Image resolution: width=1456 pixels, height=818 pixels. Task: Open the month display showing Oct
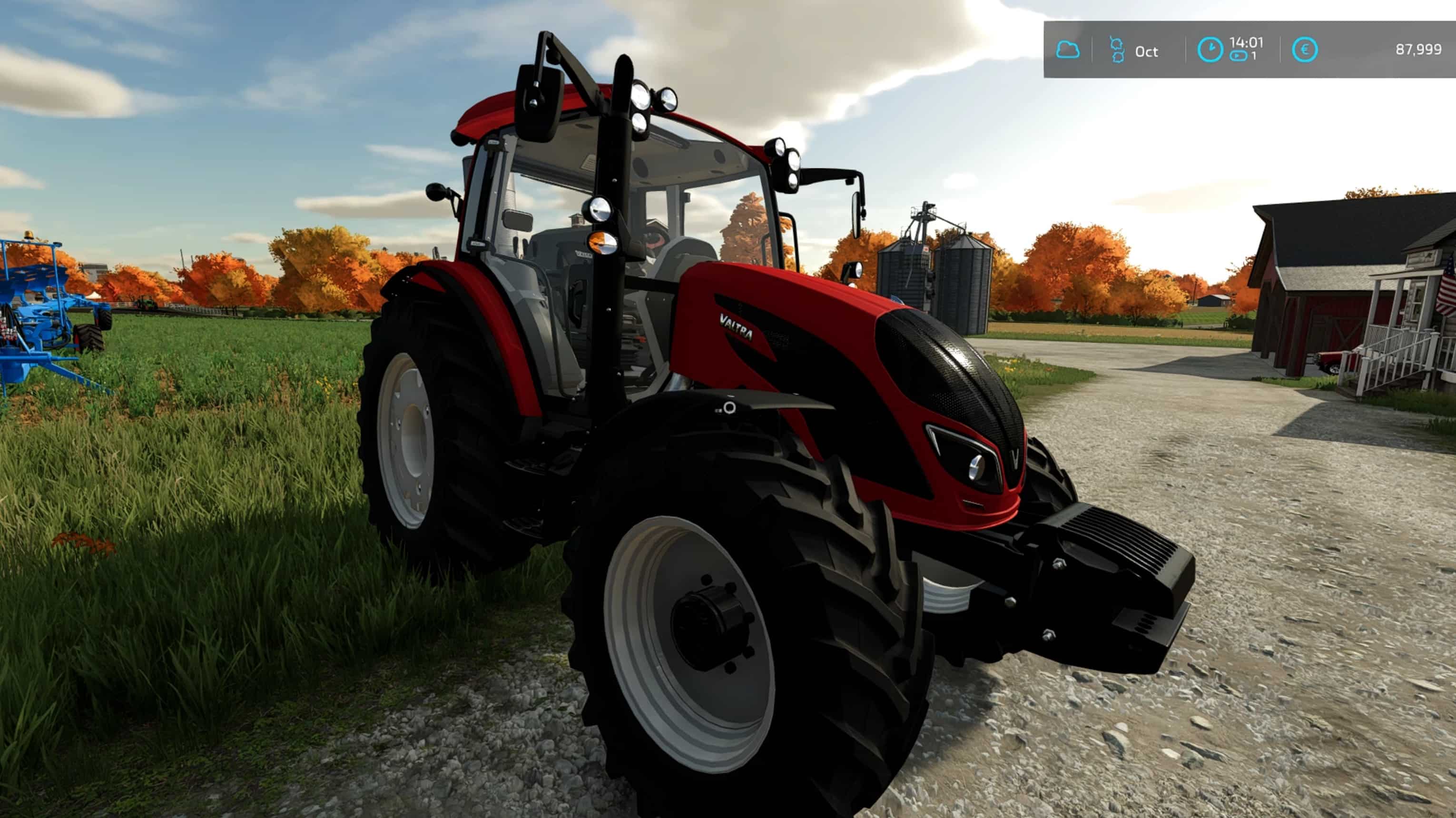tap(1147, 52)
